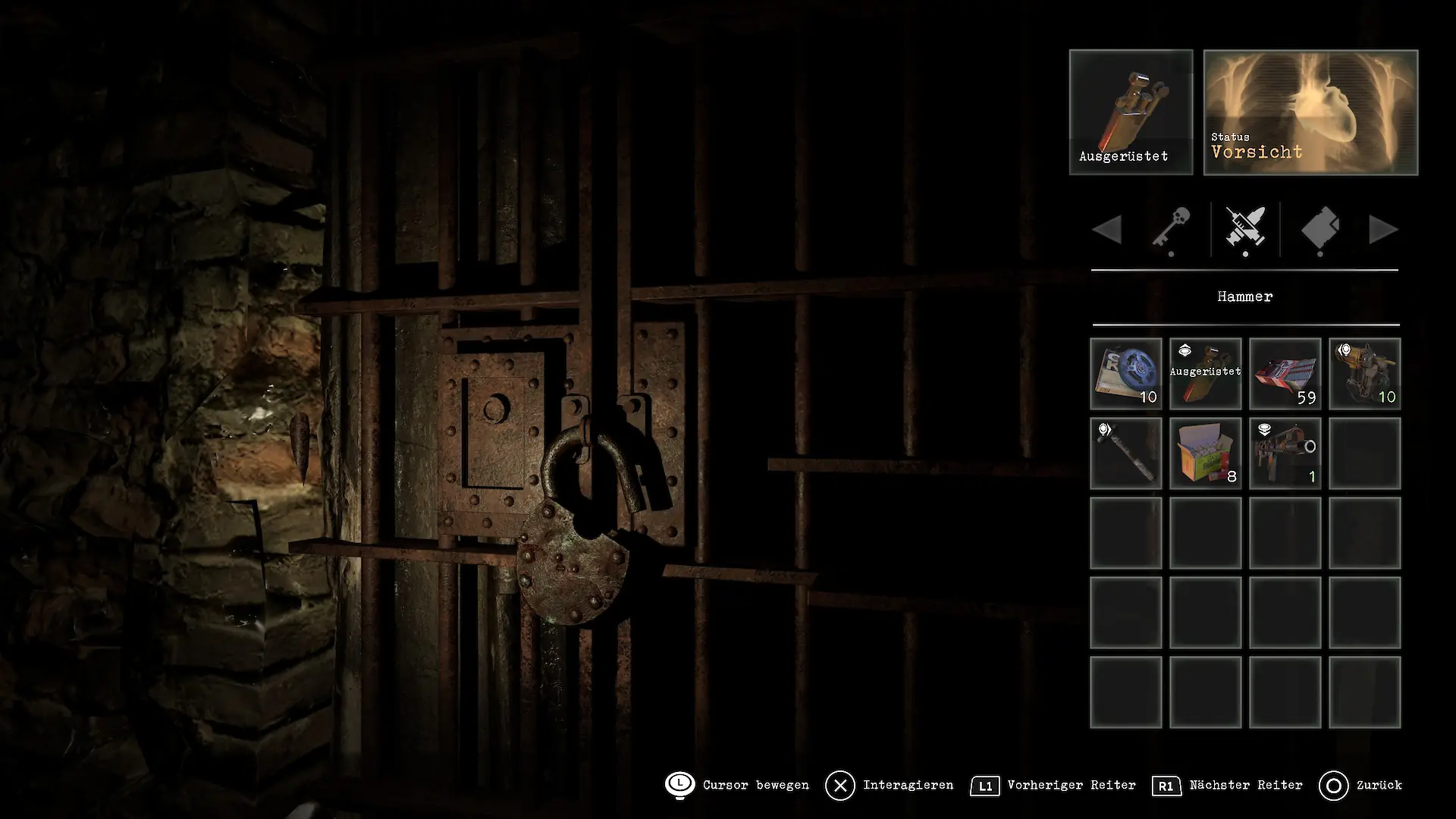Go to next tab with right arrow
Image resolution: width=1456 pixels, height=819 pixels.
[x=1383, y=230]
